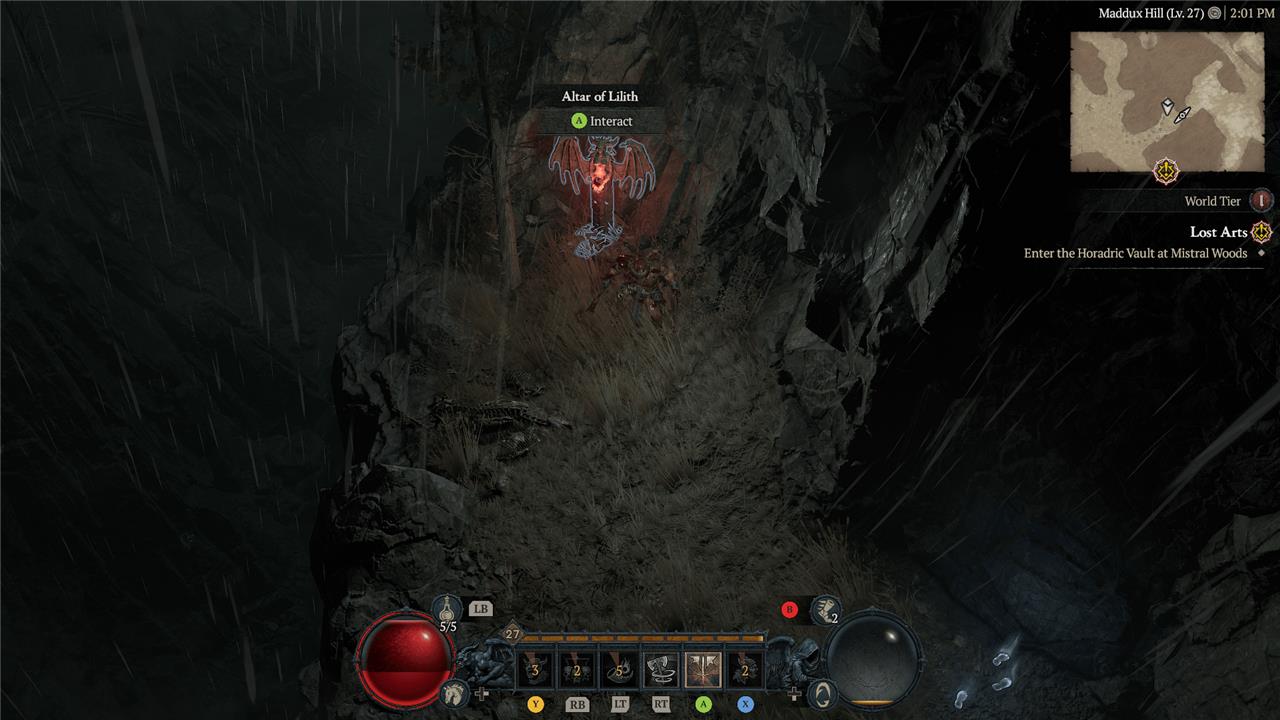Click the World Tier indicator icon
The image size is (1280, 720).
click(1262, 201)
